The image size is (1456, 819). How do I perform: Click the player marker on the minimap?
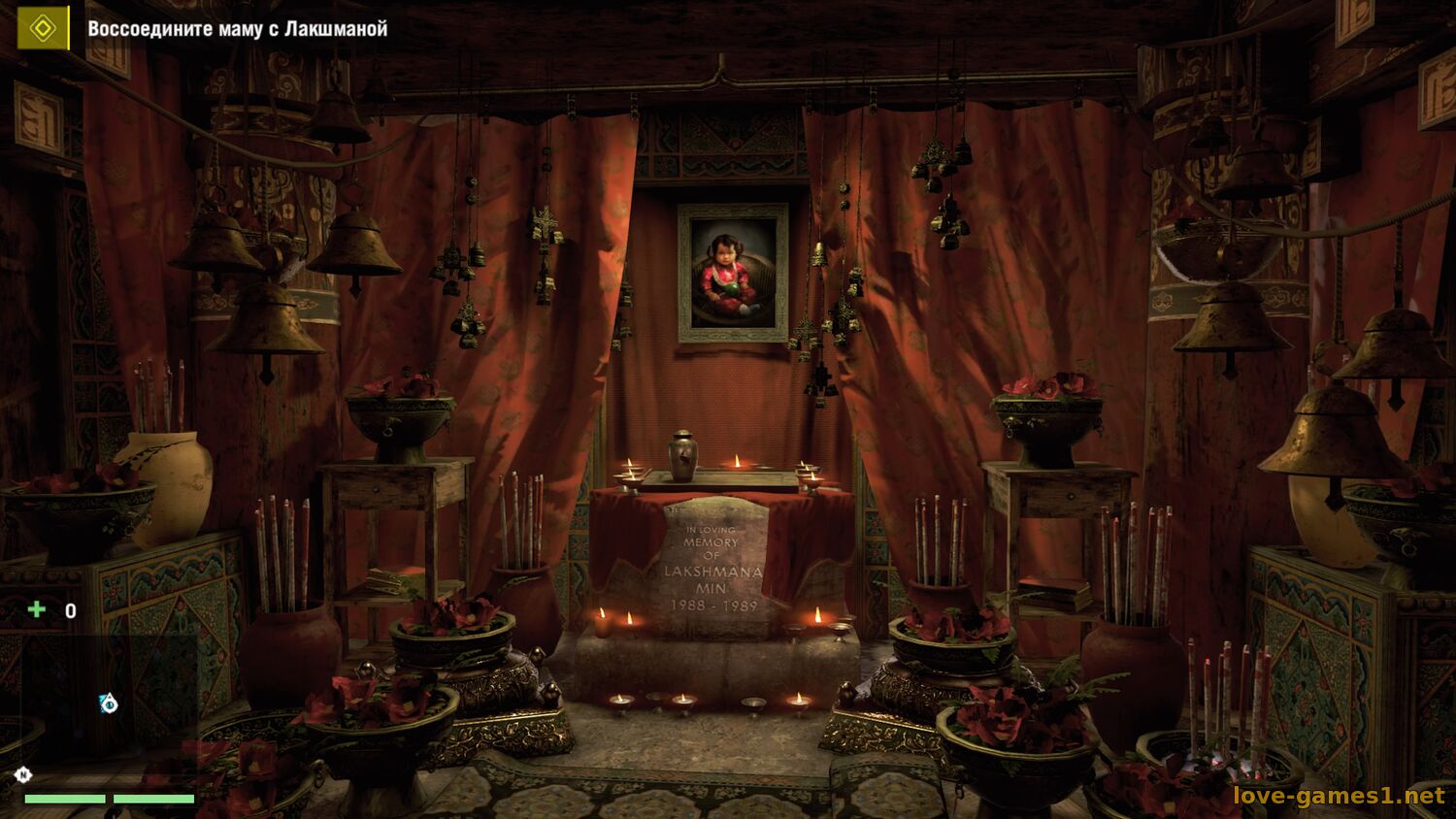click(x=109, y=704)
